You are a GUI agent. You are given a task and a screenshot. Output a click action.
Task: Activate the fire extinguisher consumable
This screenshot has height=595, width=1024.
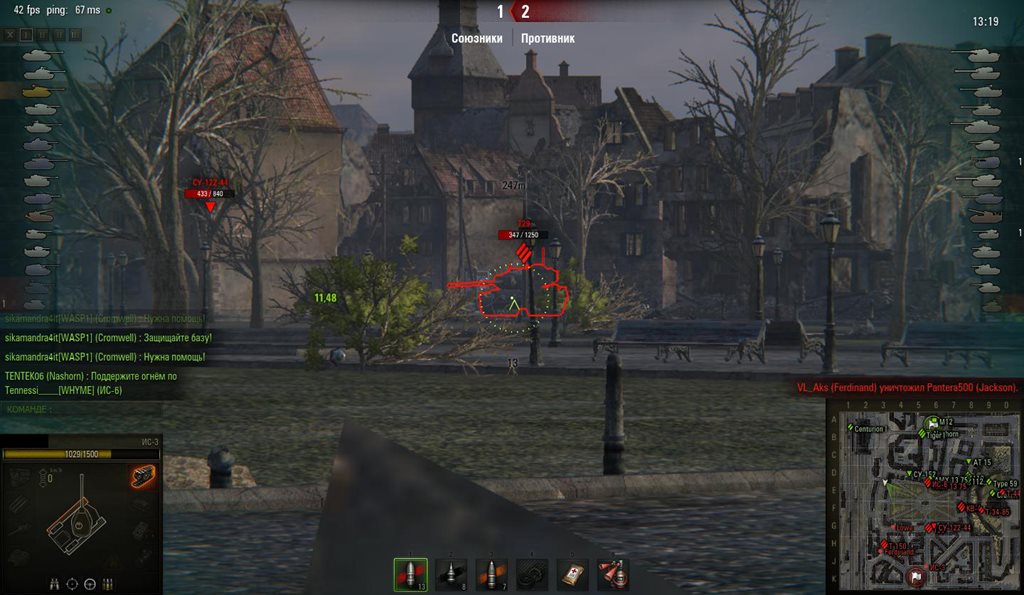click(613, 574)
